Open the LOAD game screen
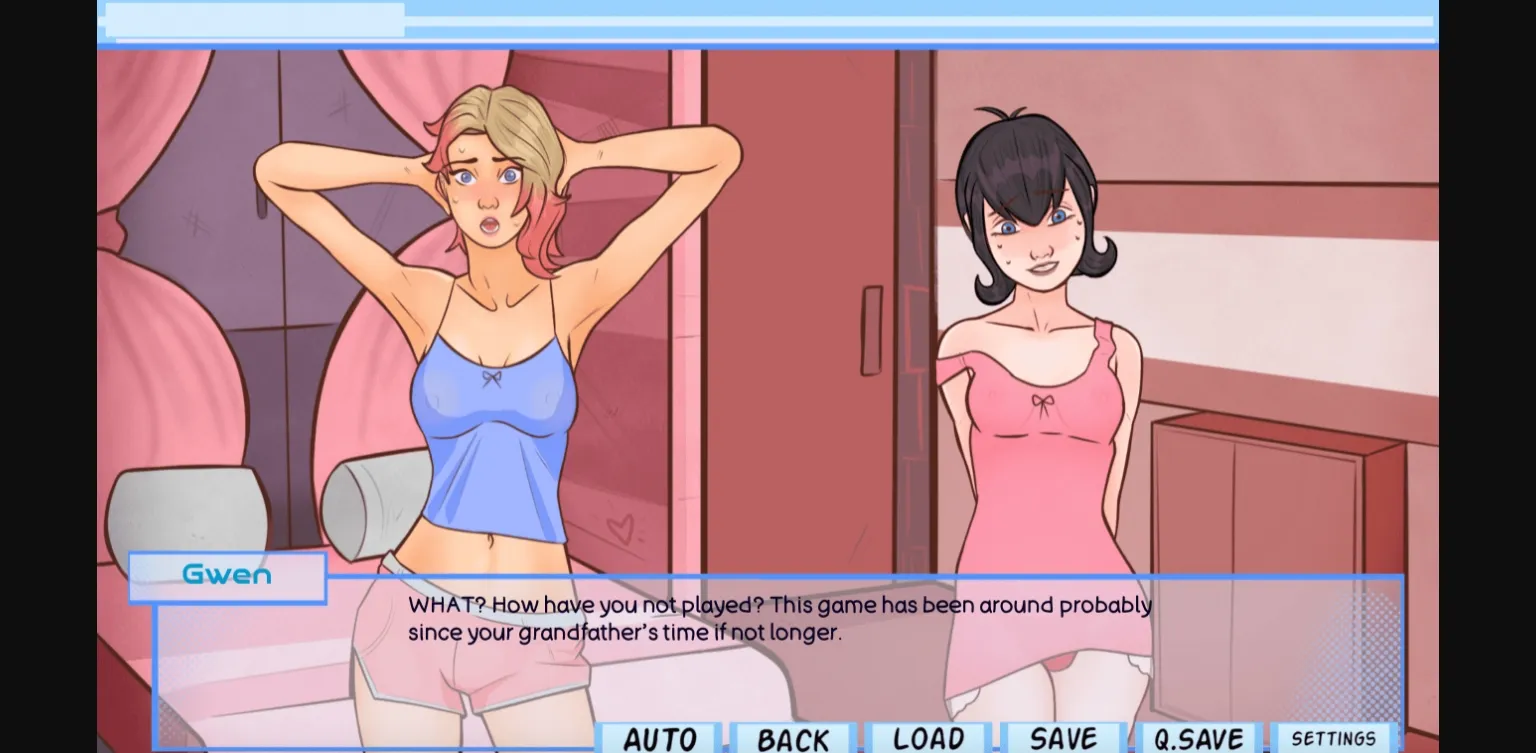The width and height of the screenshot is (1536, 753). (x=929, y=739)
